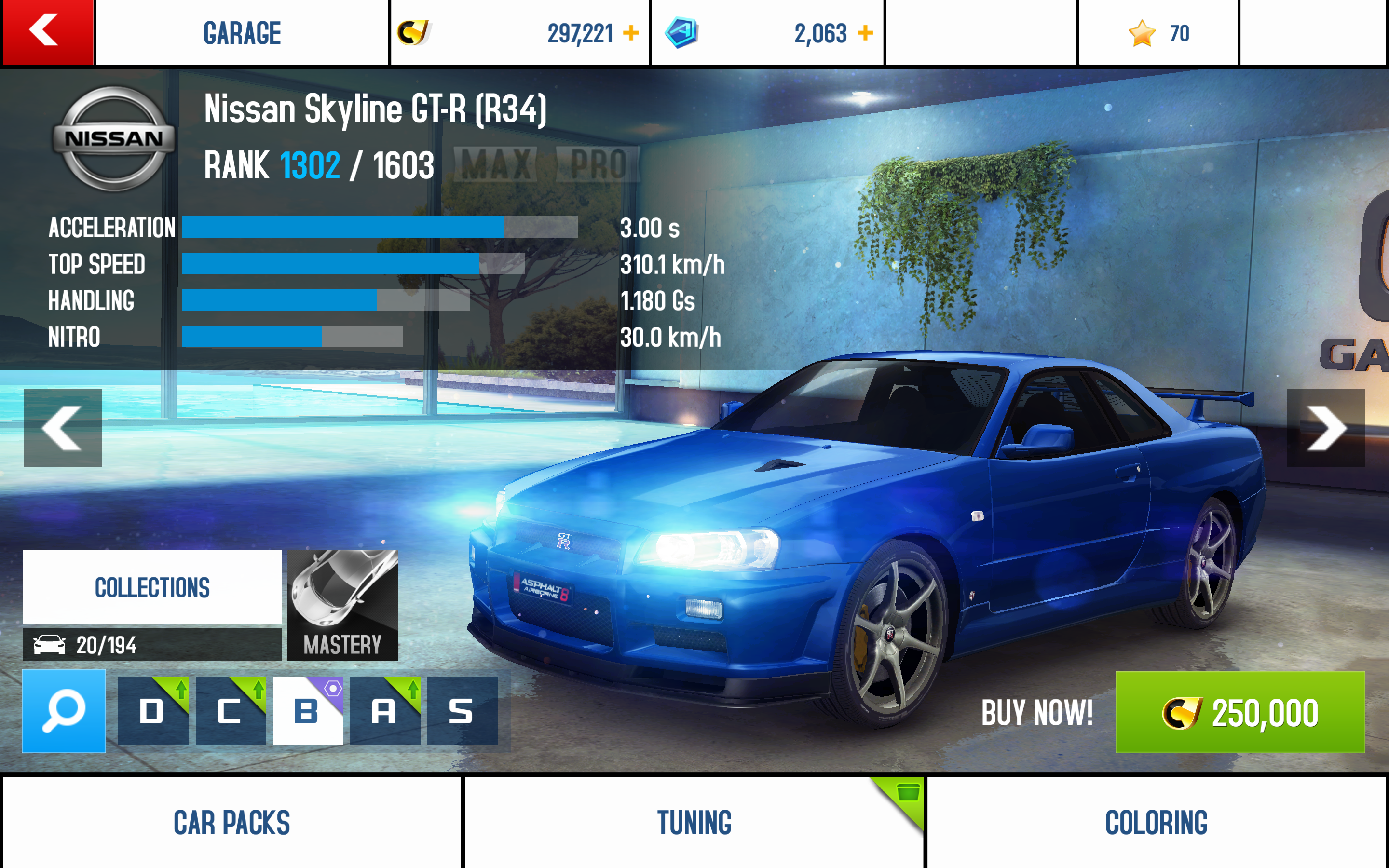Switch to class A cars
Viewport: 1389px width, 868px height.
[x=384, y=711]
